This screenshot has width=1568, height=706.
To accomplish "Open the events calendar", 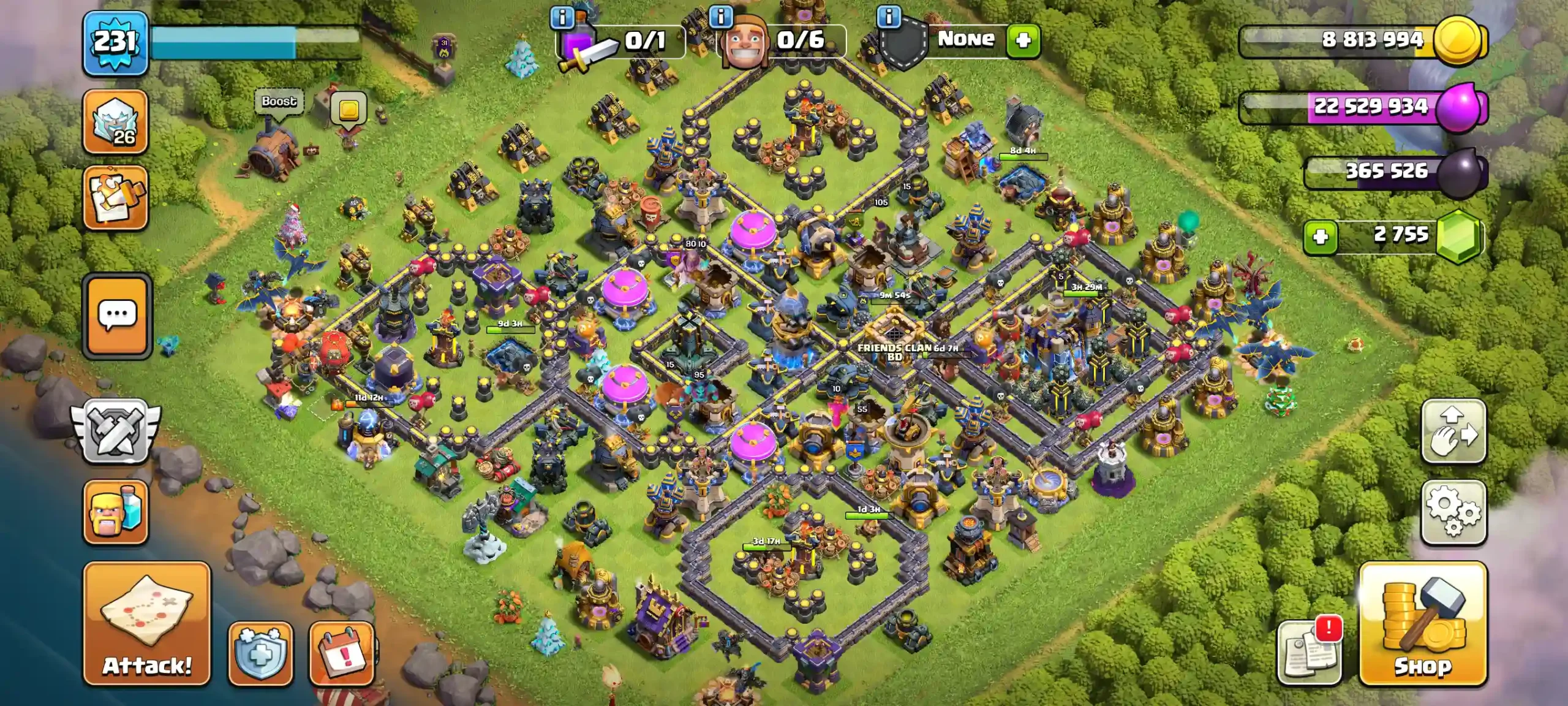I will pos(342,653).
